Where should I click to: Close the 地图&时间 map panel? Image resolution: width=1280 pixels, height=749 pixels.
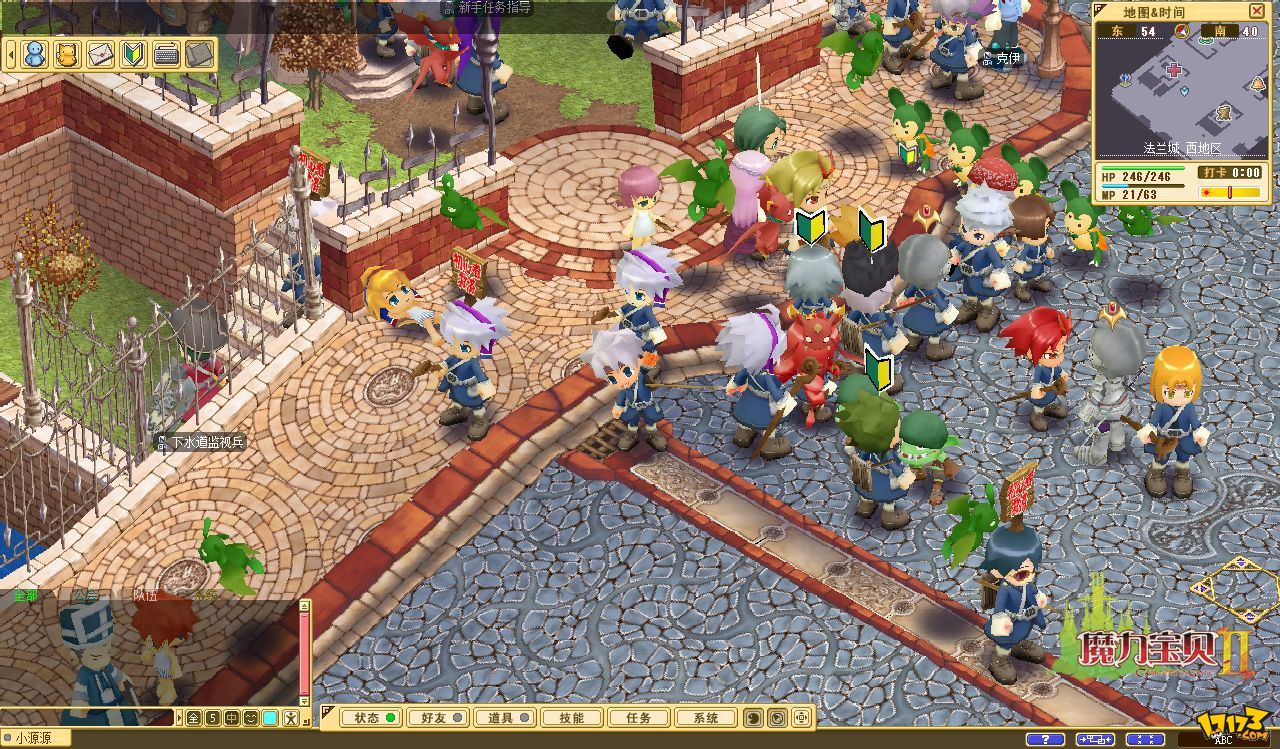(x=1257, y=11)
